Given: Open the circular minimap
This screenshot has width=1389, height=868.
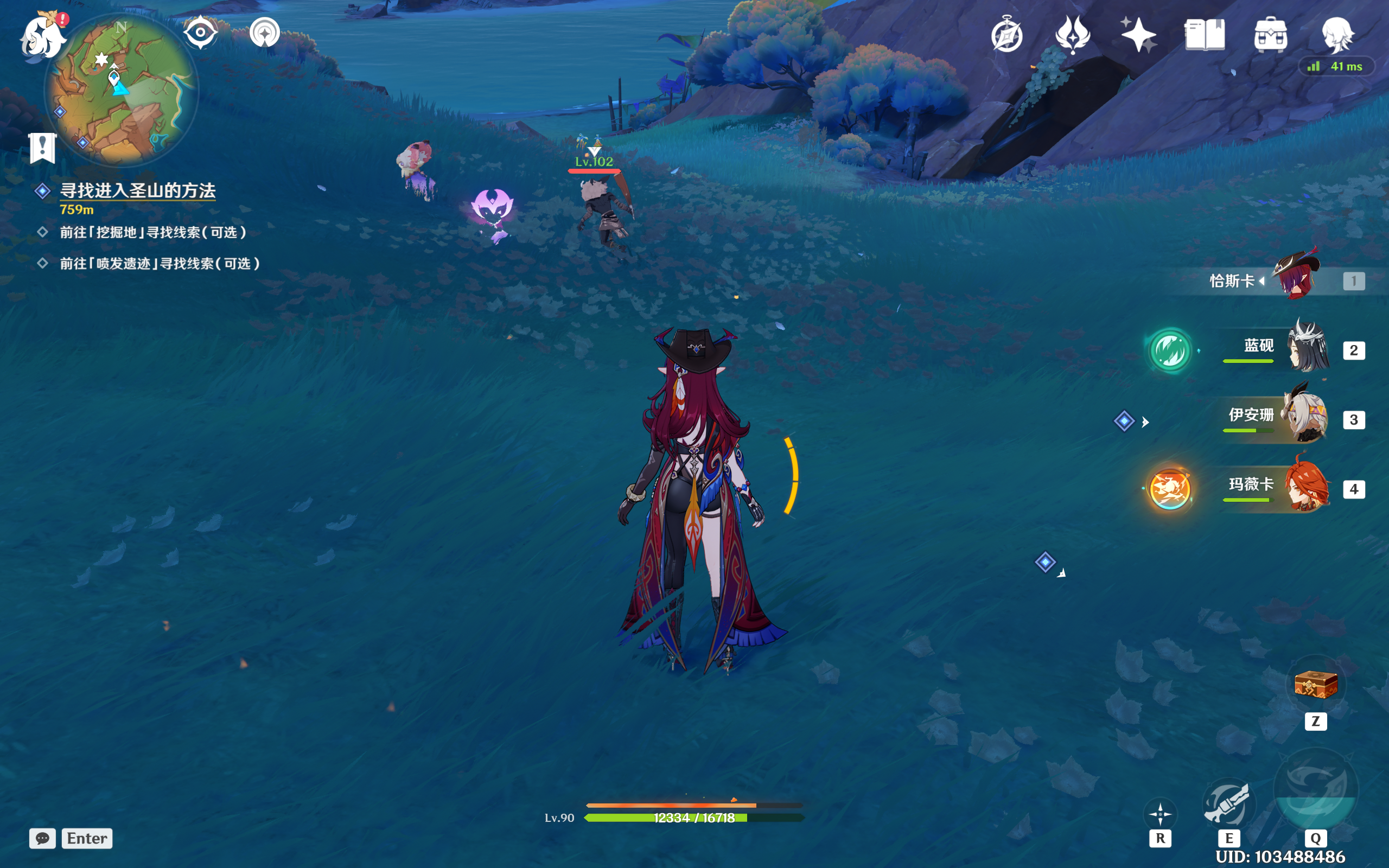Looking at the screenshot, I should pyautogui.click(x=122, y=91).
